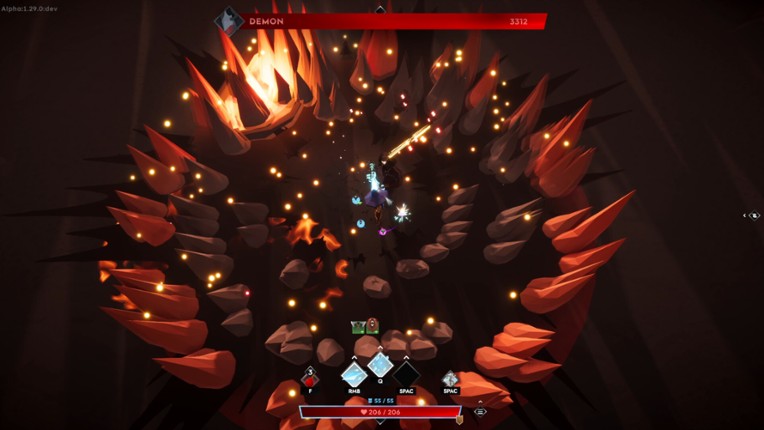
Task: Activate the RMB ice ability diamond
Action: tap(354, 376)
